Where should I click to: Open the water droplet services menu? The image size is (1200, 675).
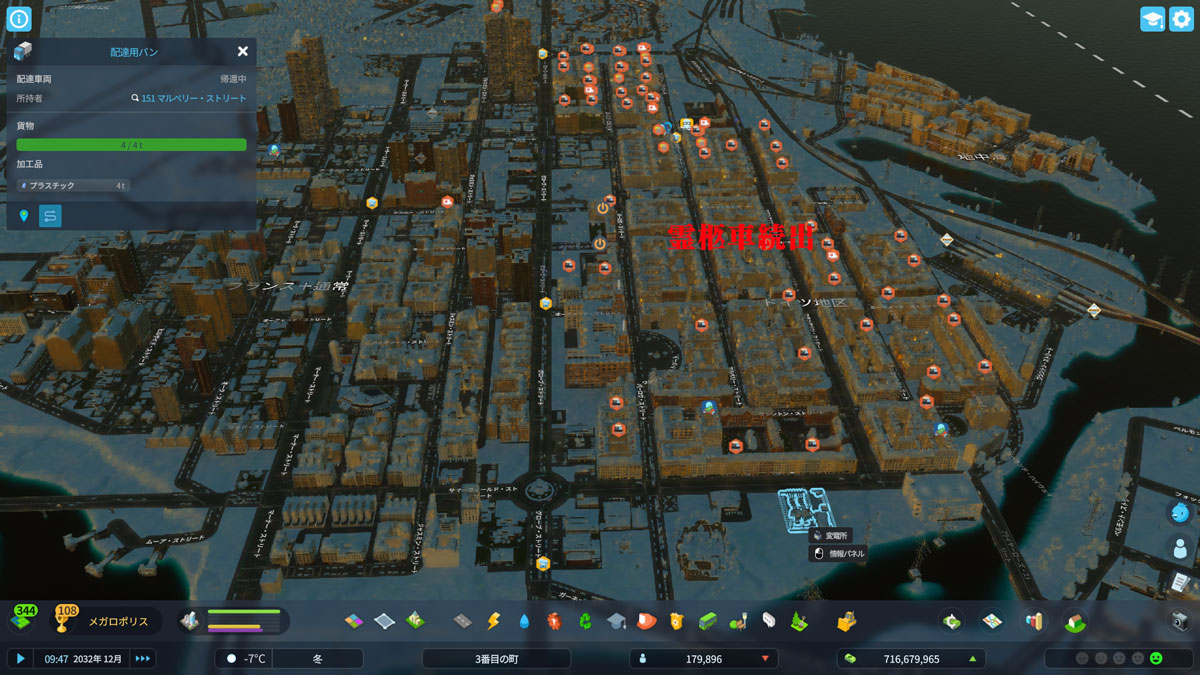[x=524, y=622]
